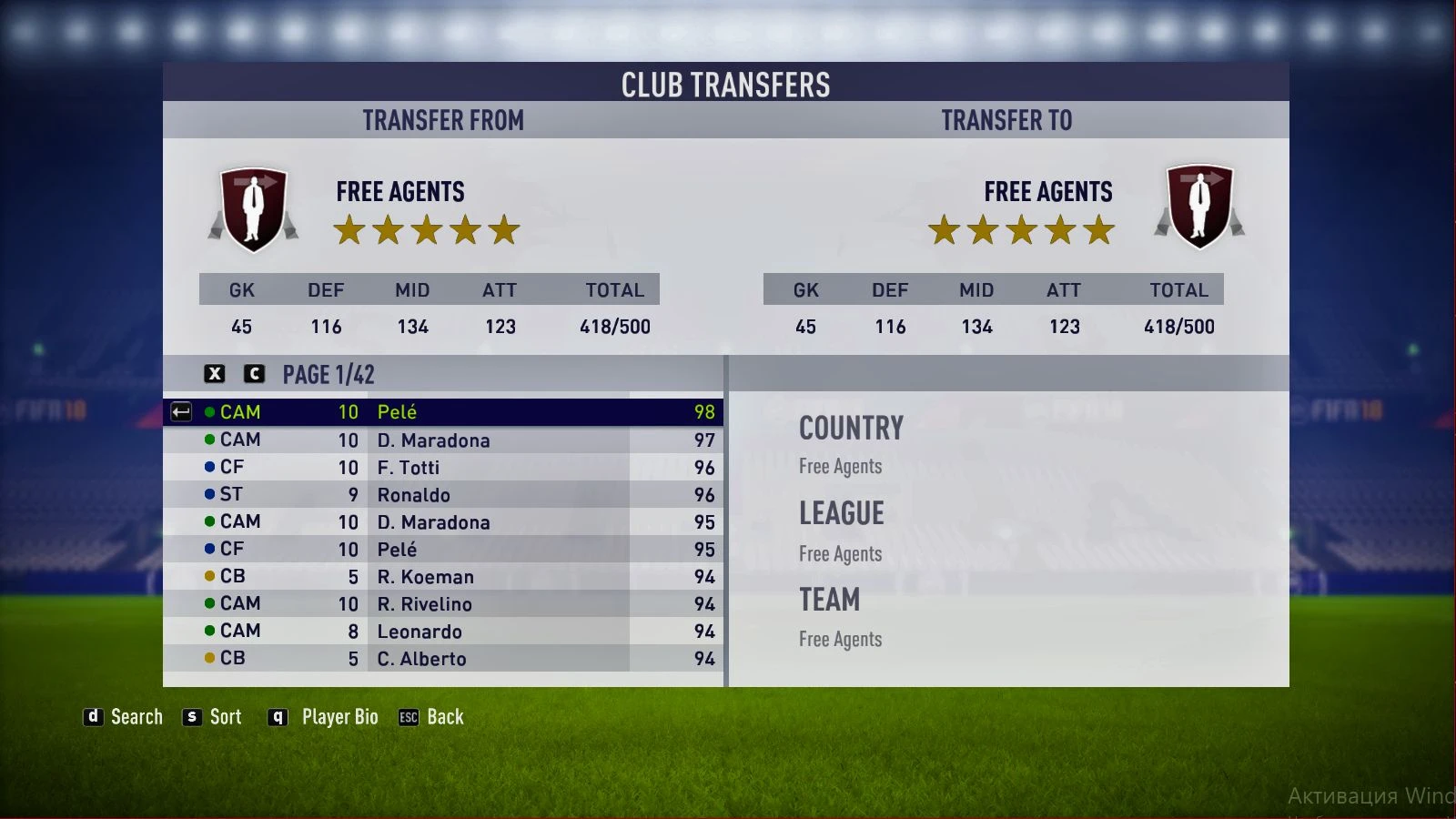Click the X key icon for previous page

pyautogui.click(x=214, y=373)
